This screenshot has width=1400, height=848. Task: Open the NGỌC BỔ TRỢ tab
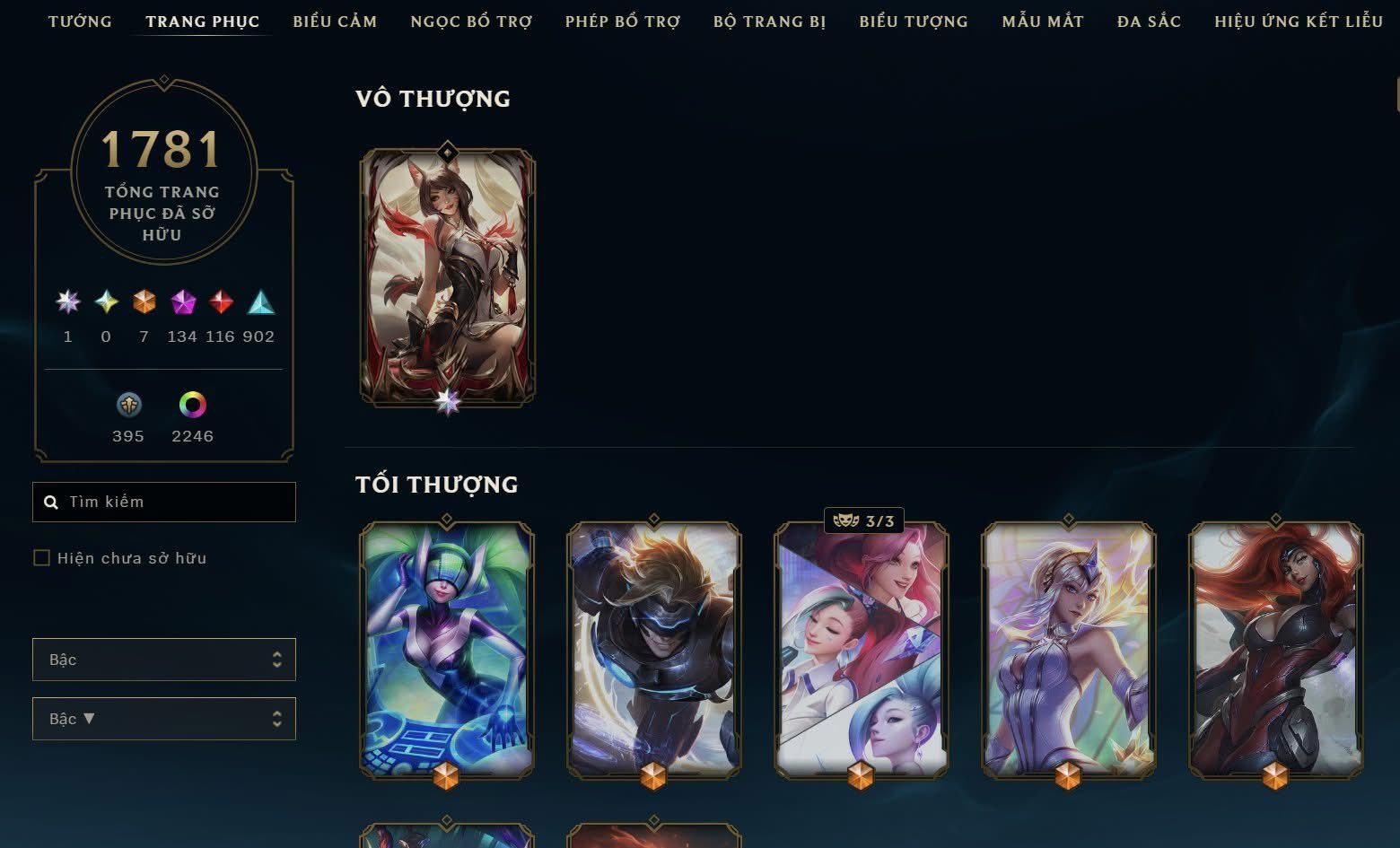(470, 22)
